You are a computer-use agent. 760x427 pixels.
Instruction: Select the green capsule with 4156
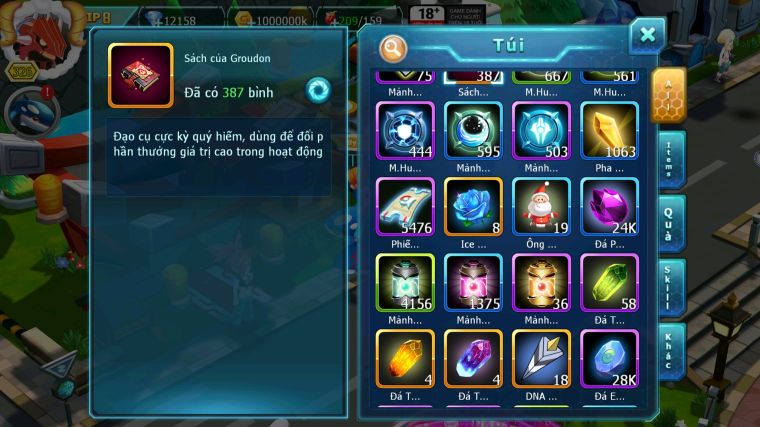[405, 283]
